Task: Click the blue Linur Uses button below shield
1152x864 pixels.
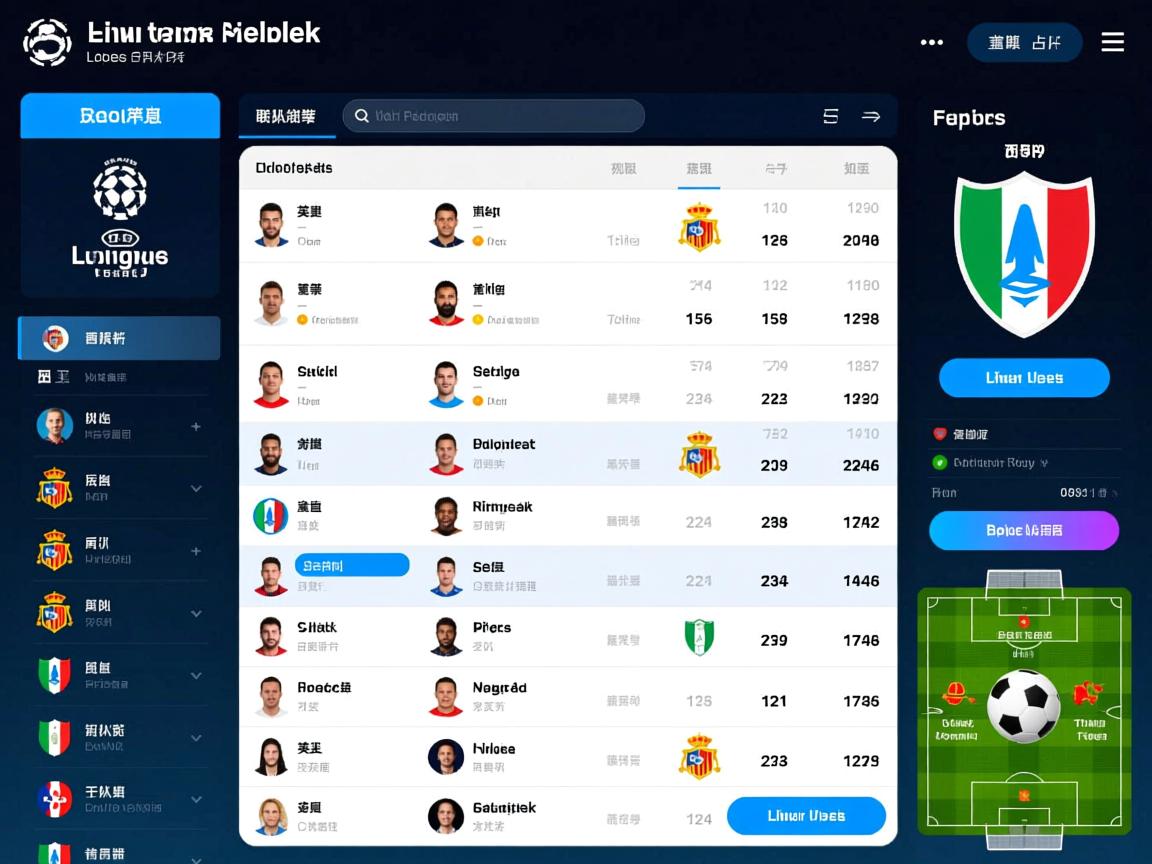Action: [1024, 378]
